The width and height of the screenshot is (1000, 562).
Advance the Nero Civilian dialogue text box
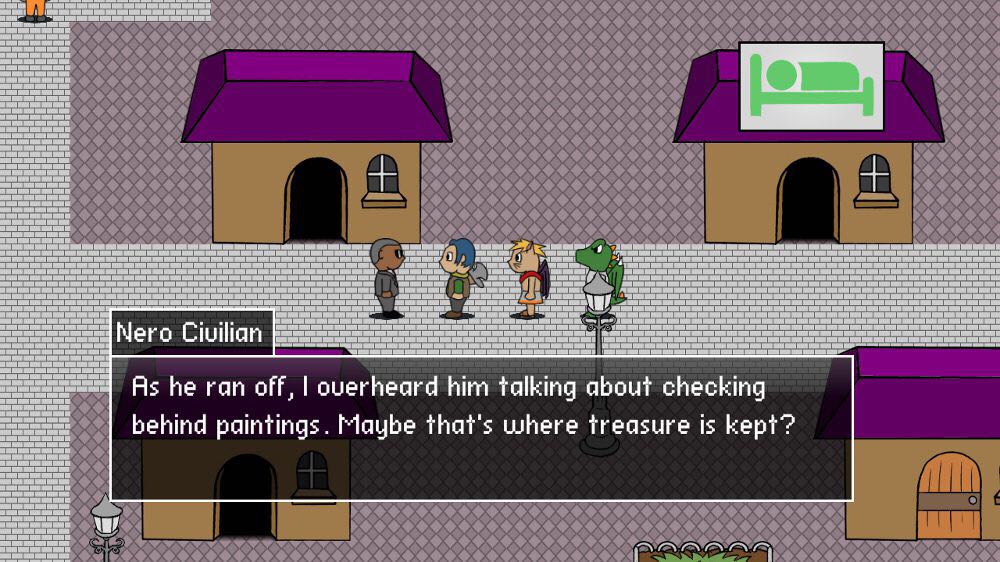(481, 427)
